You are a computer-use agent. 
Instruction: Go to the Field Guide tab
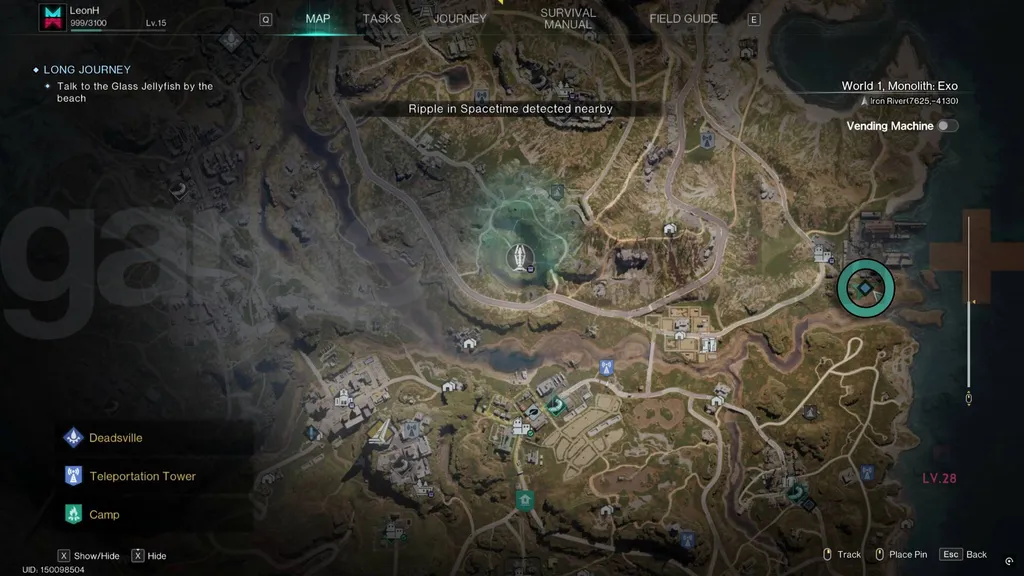point(683,19)
